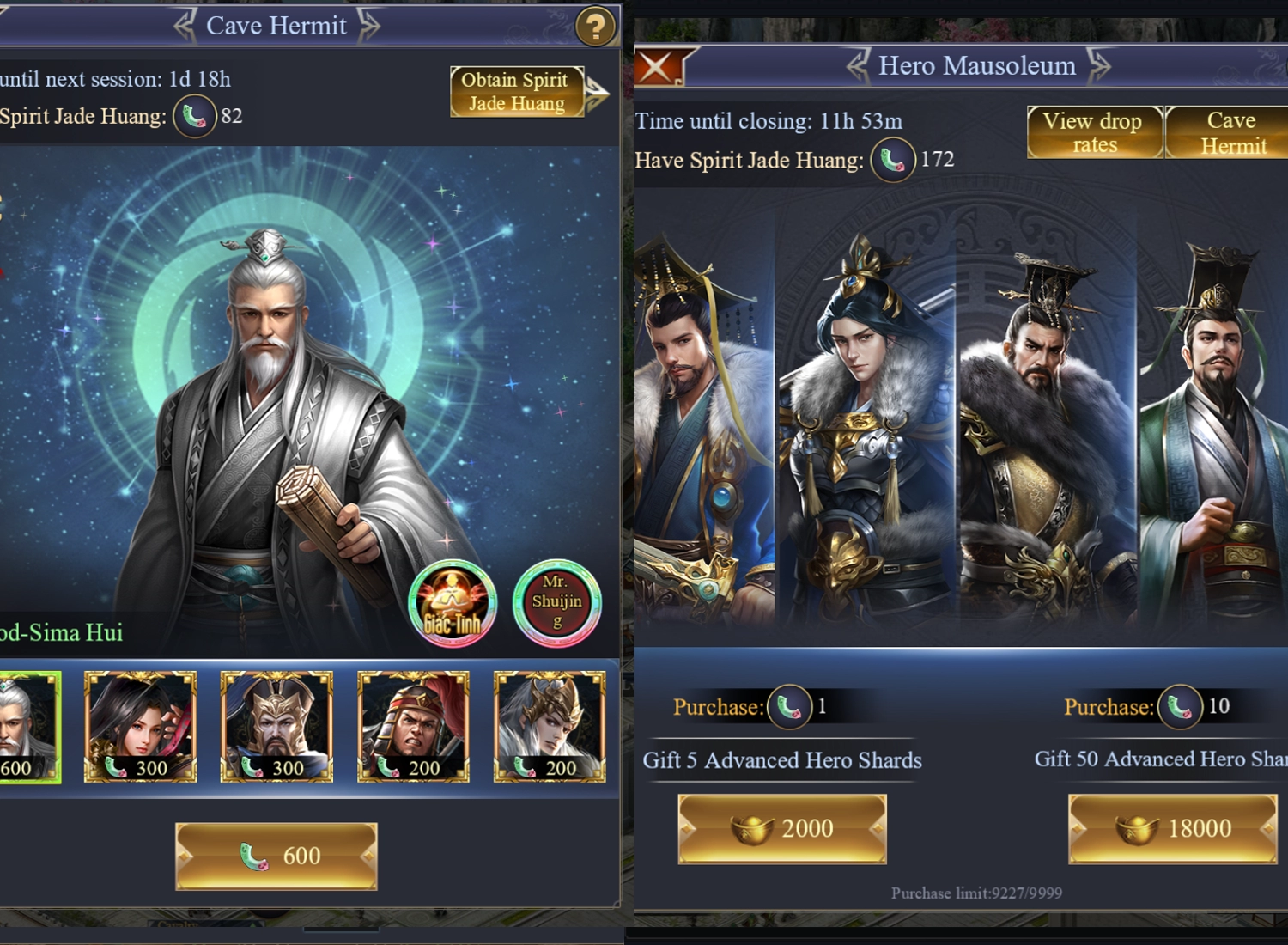Tap the Giac Tinh awakening icon

453,603
